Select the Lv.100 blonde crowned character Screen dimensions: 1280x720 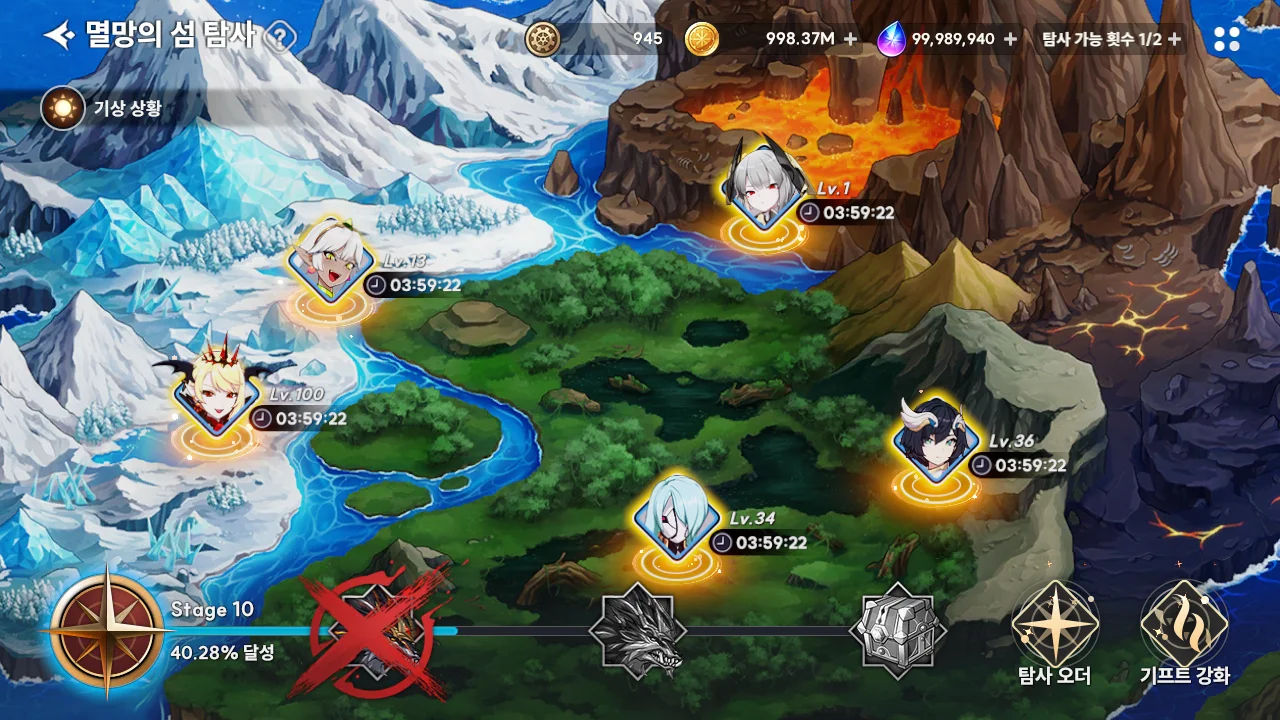[x=213, y=393]
